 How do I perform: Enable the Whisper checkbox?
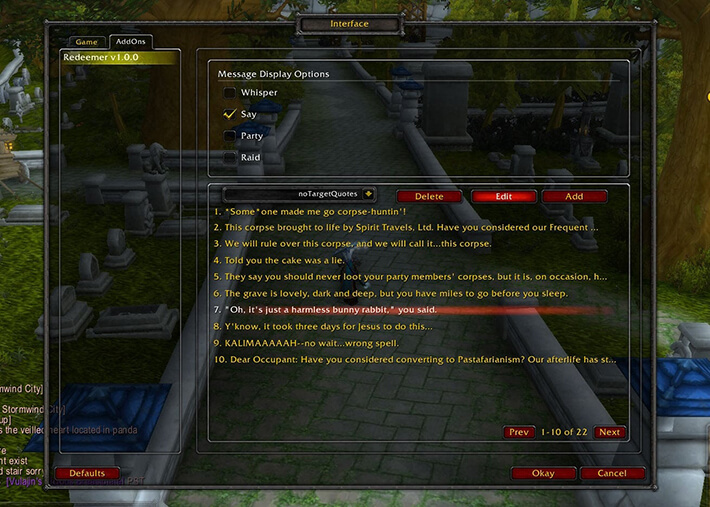[x=230, y=93]
